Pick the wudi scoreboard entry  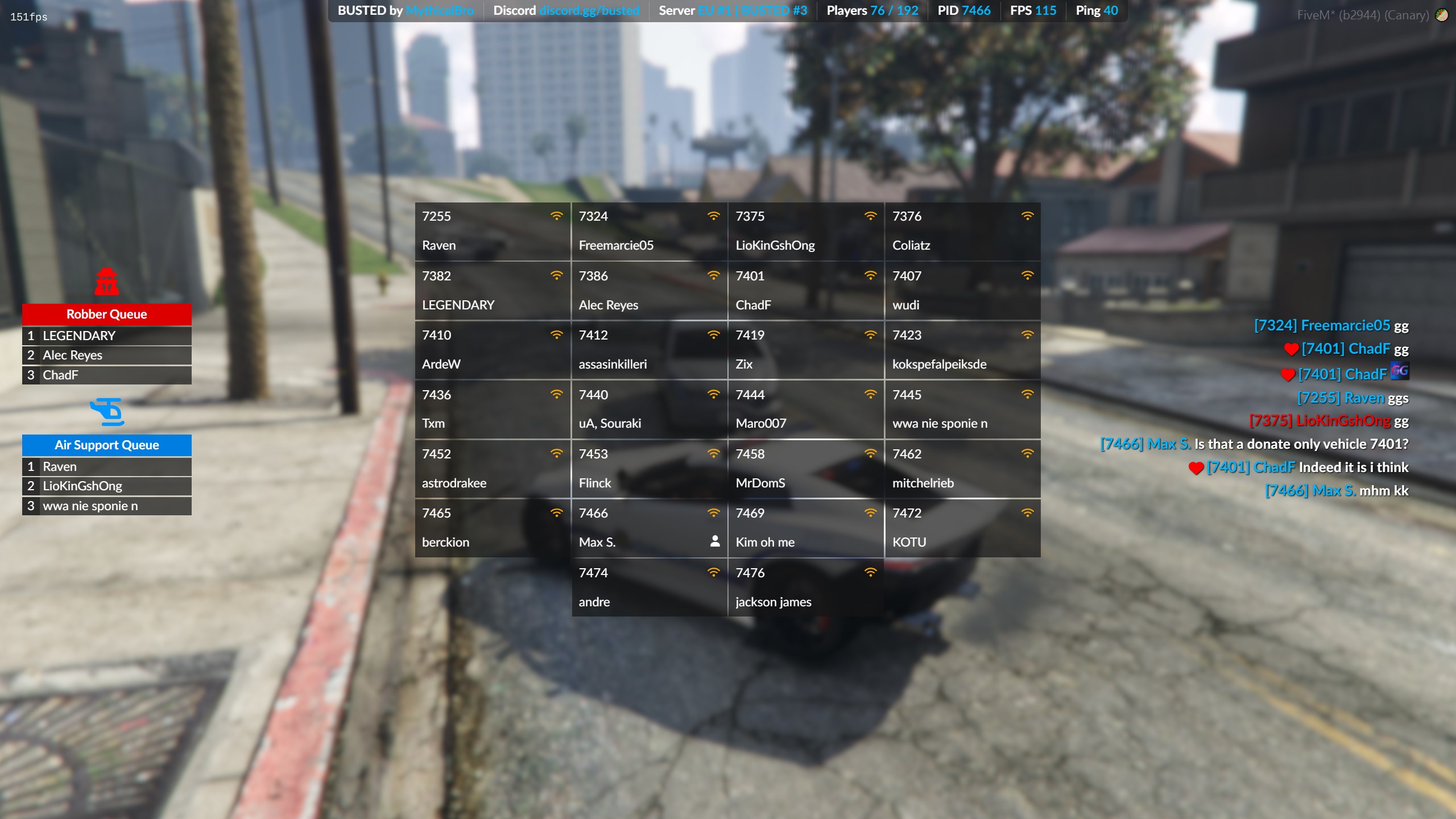pyautogui.click(x=962, y=291)
